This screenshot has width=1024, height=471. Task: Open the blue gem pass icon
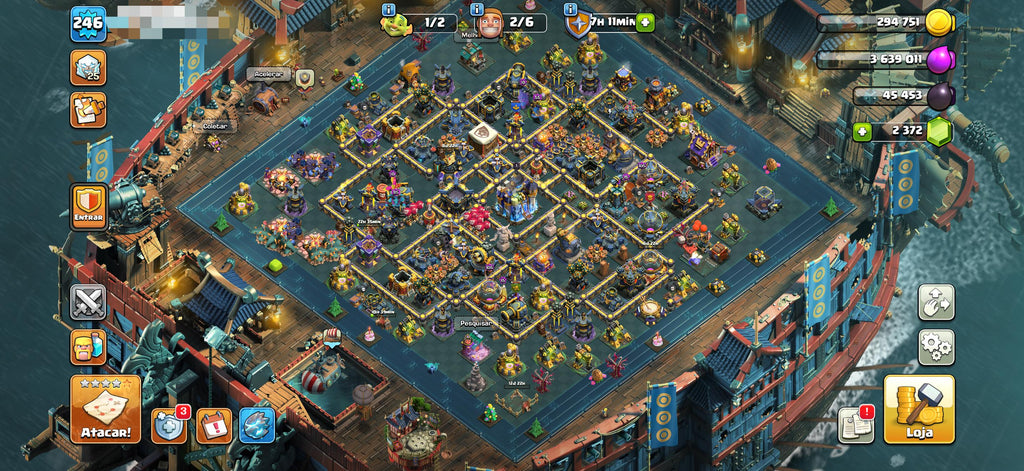pyautogui.click(x=257, y=426)
